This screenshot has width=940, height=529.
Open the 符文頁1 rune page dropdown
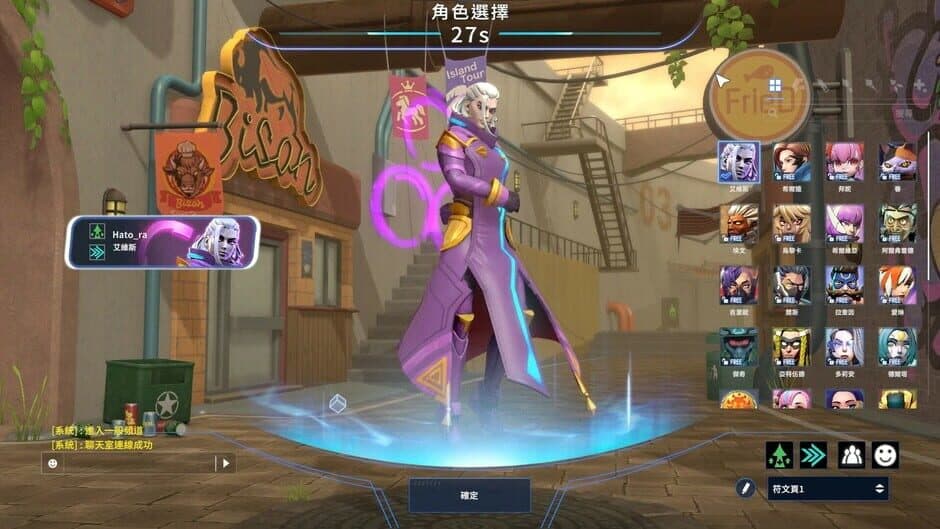click(x=828, y=488)
